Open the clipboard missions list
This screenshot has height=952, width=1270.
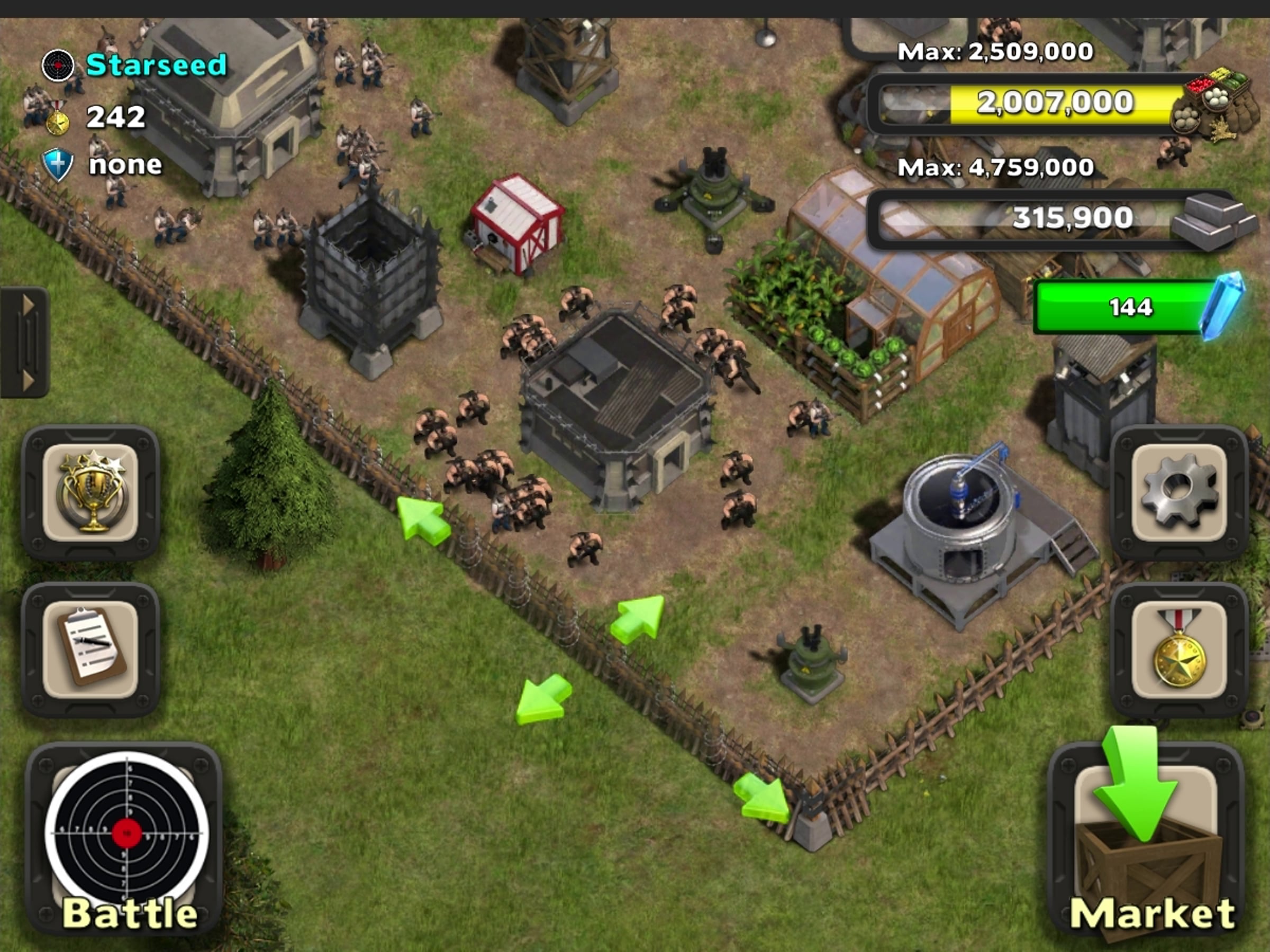(90, 649)
